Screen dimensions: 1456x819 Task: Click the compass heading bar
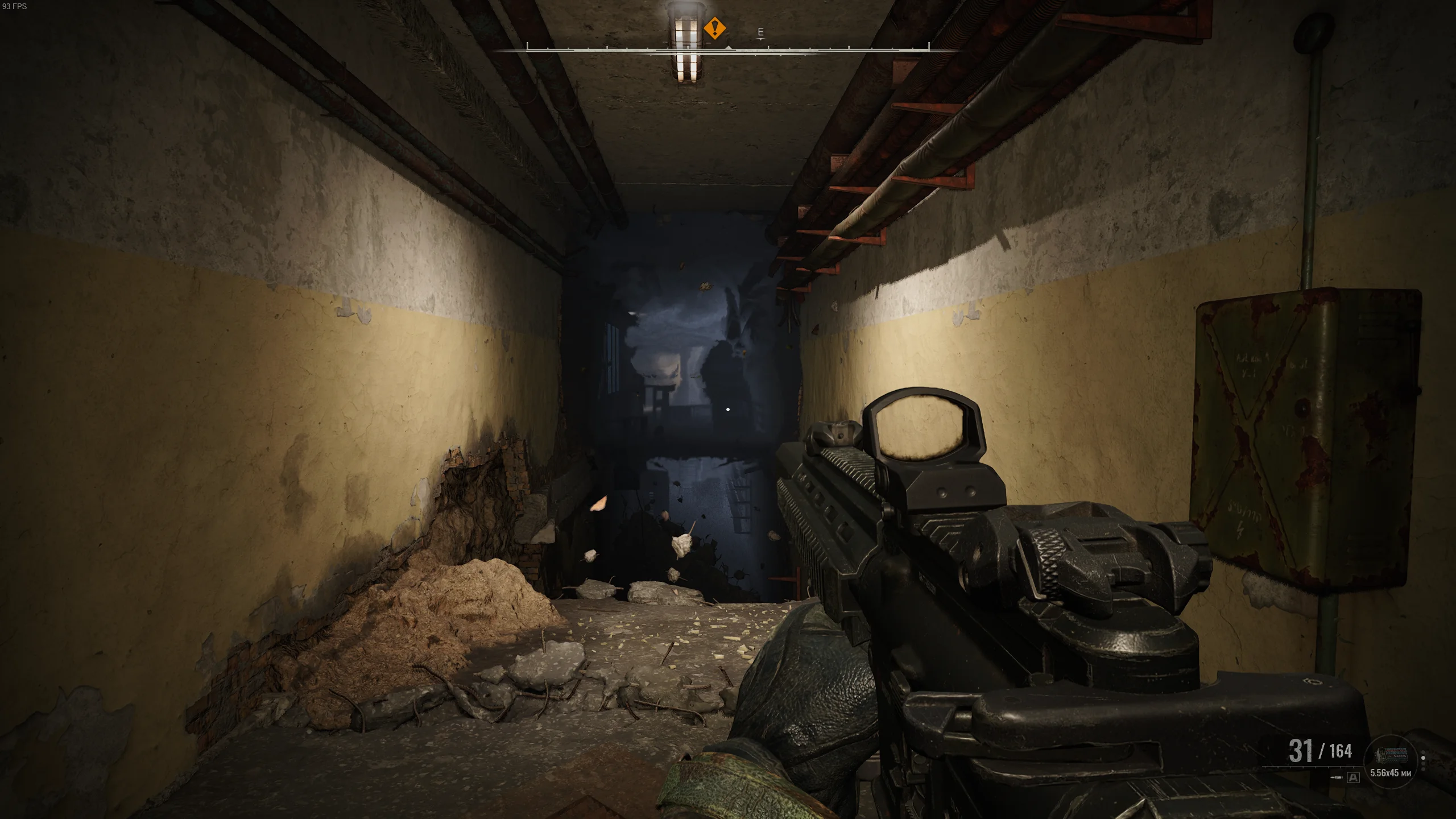[728, 50]
